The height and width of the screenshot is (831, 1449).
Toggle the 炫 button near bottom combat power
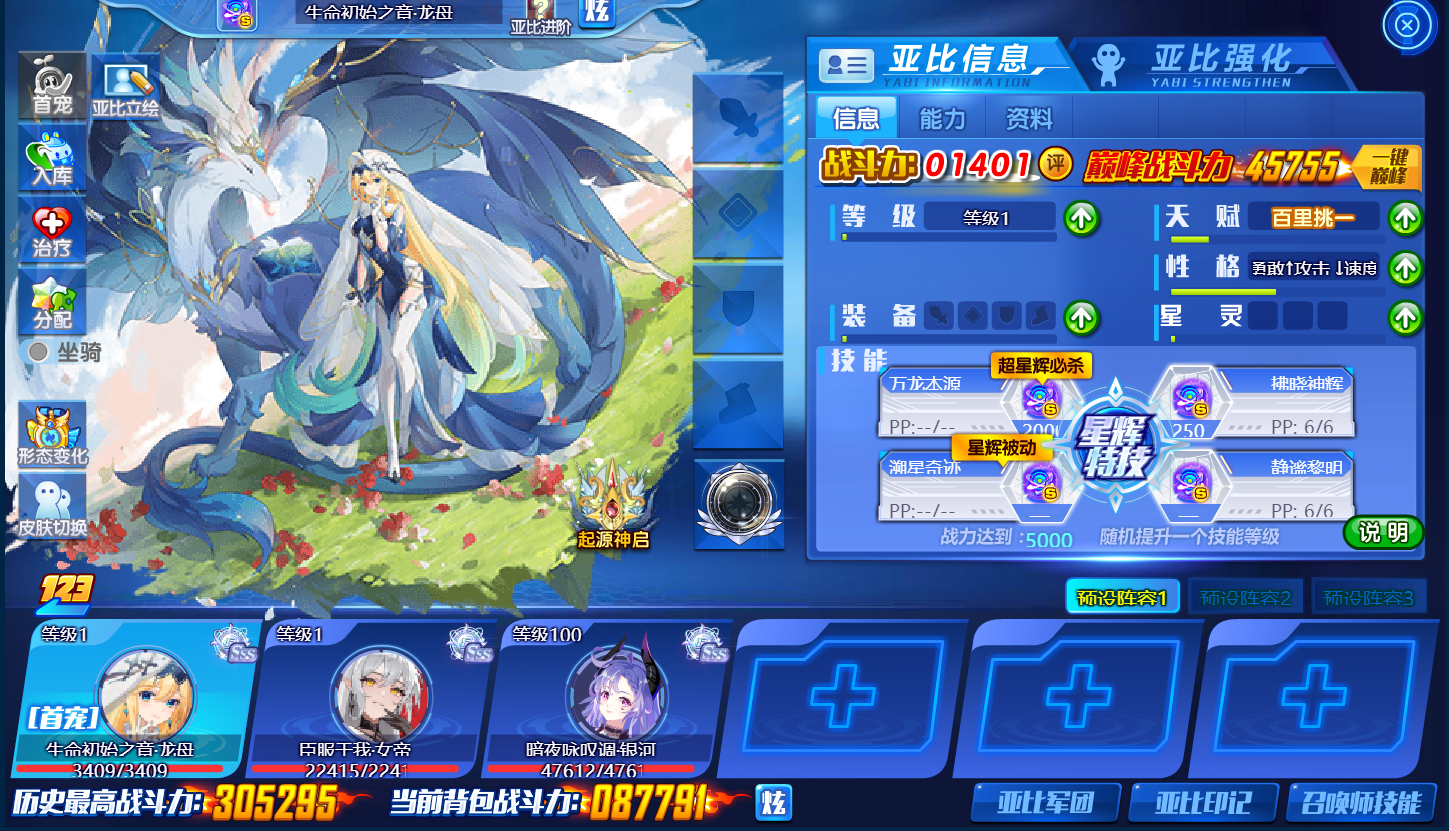point(773,802)
